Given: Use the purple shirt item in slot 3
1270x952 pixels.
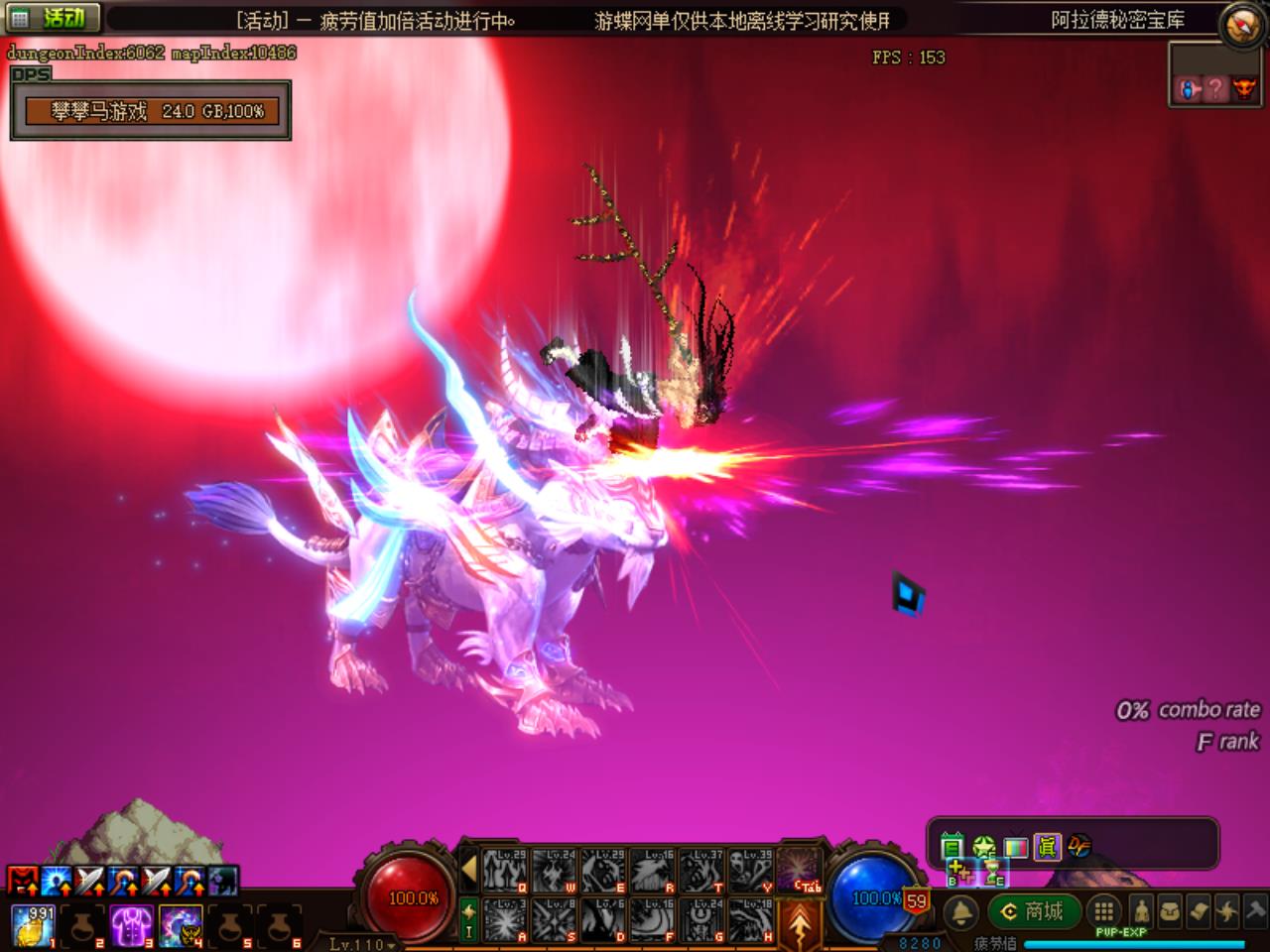Looking at the screenshot, I should click(x=130, y=925).
